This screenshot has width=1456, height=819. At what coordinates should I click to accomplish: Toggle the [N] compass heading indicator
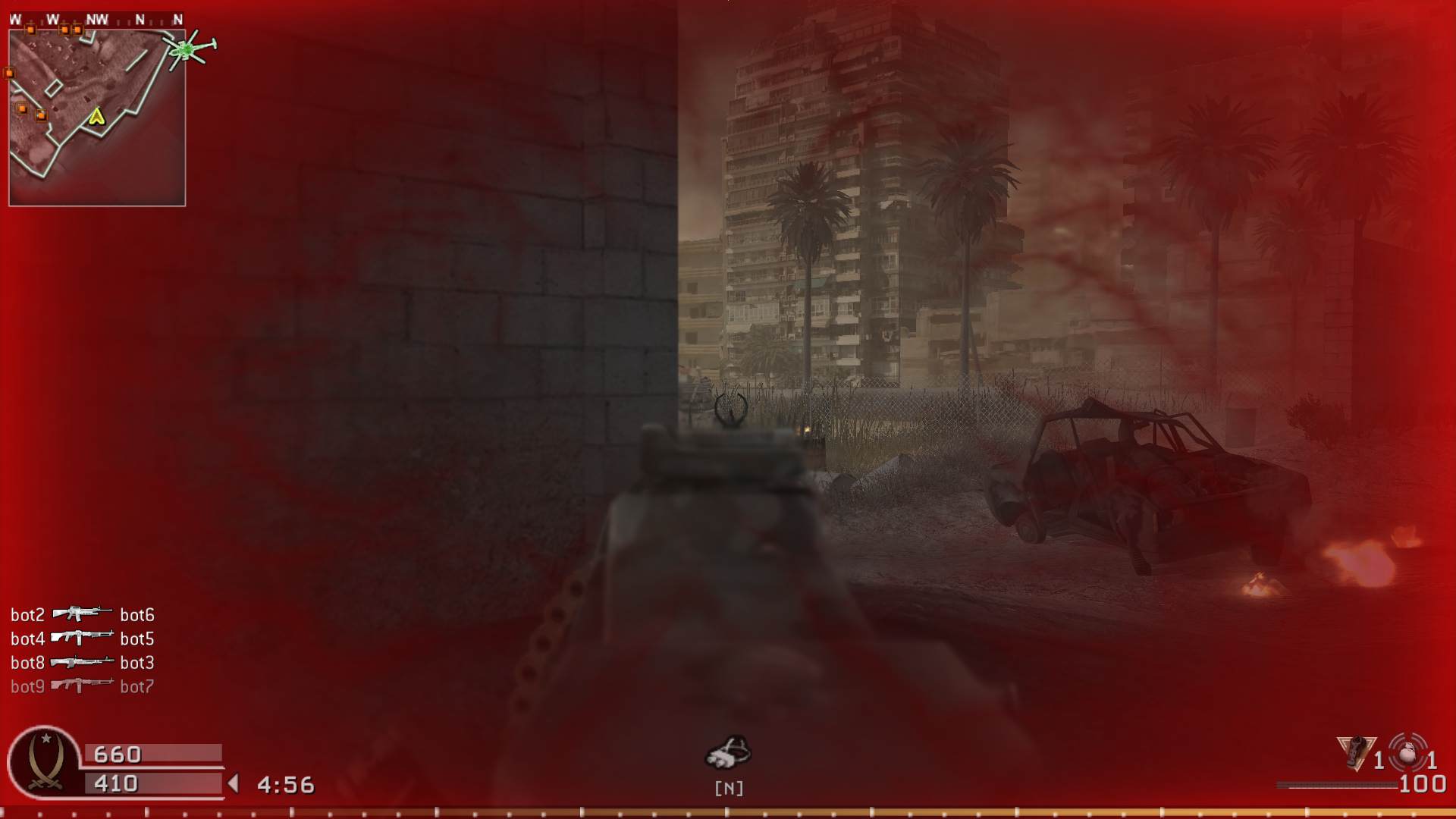728,788
